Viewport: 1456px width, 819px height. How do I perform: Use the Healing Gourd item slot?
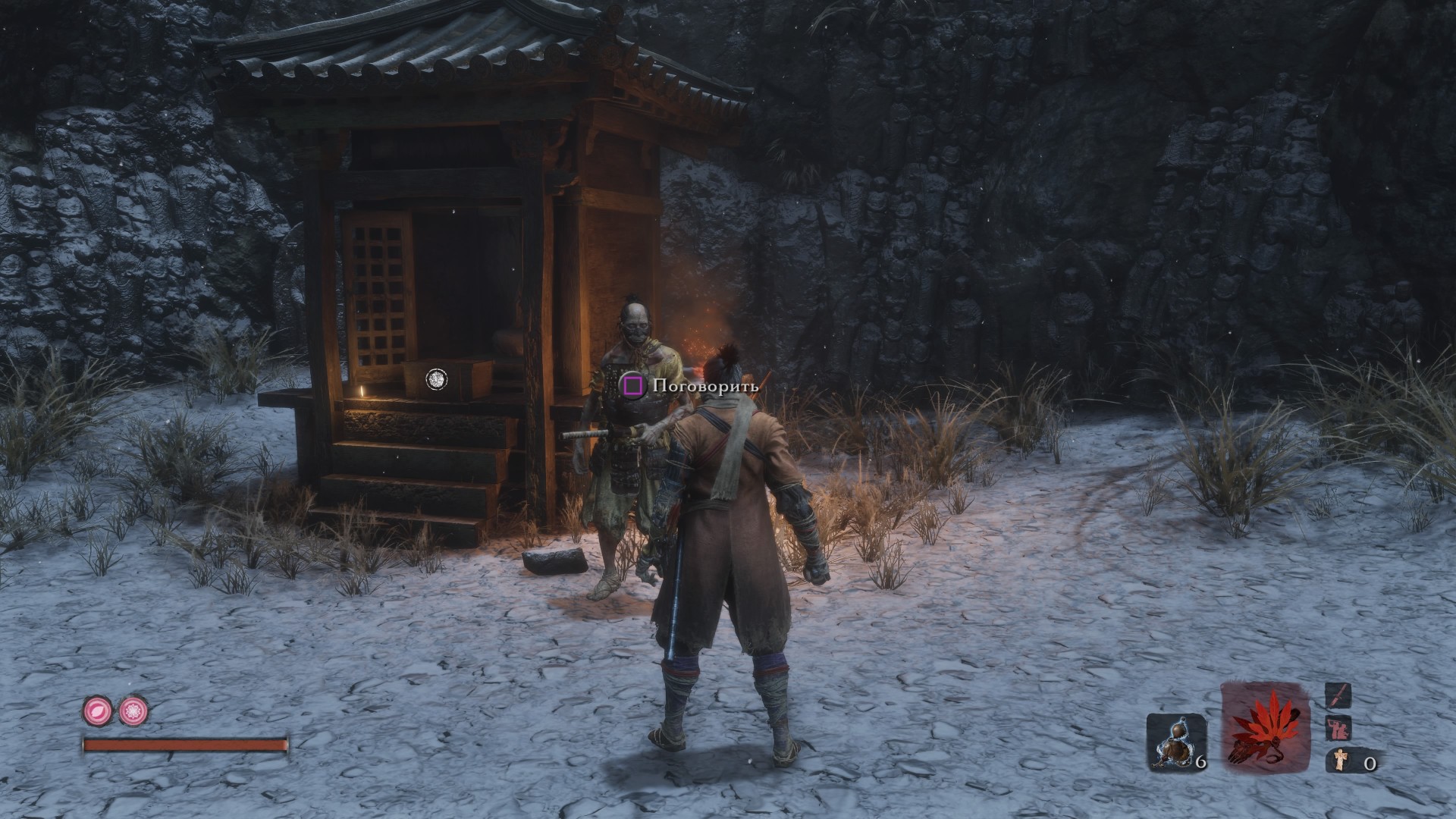[x=1175, y=742]
